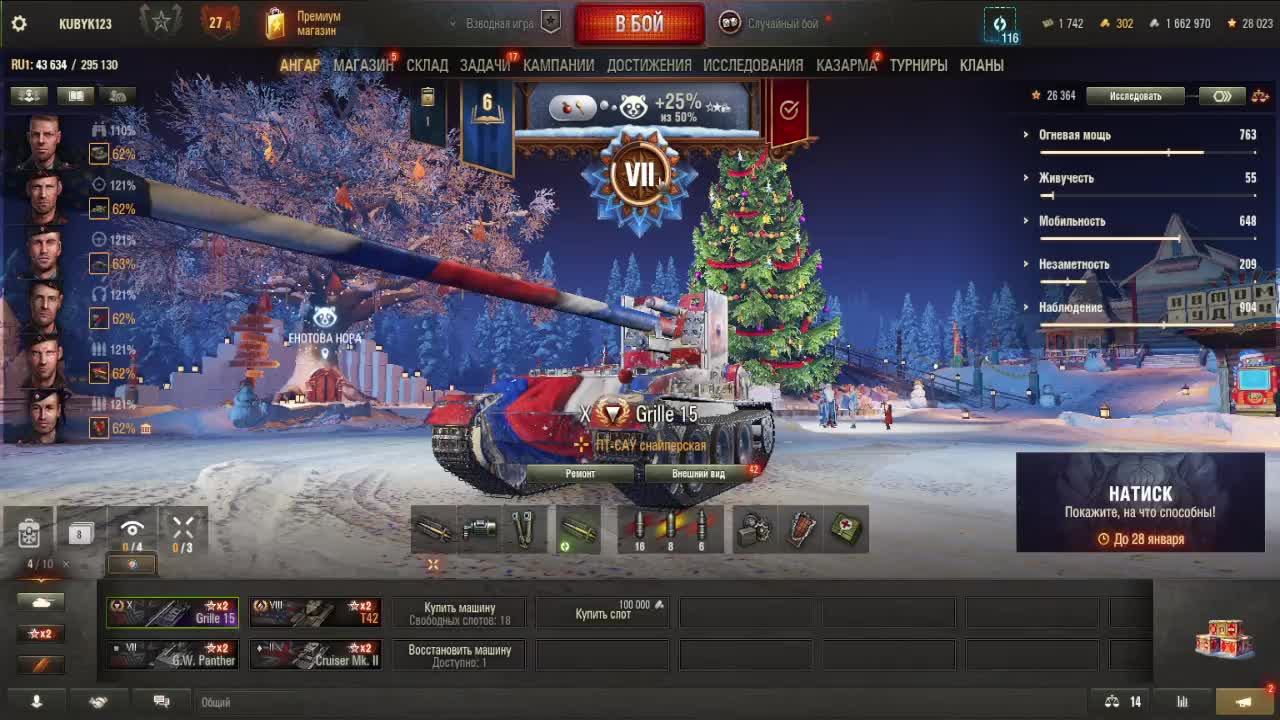The width and height of the screenshot is (1280, 720).
Task: Switch to the МАГАЗИН tab
Action: 363,65
